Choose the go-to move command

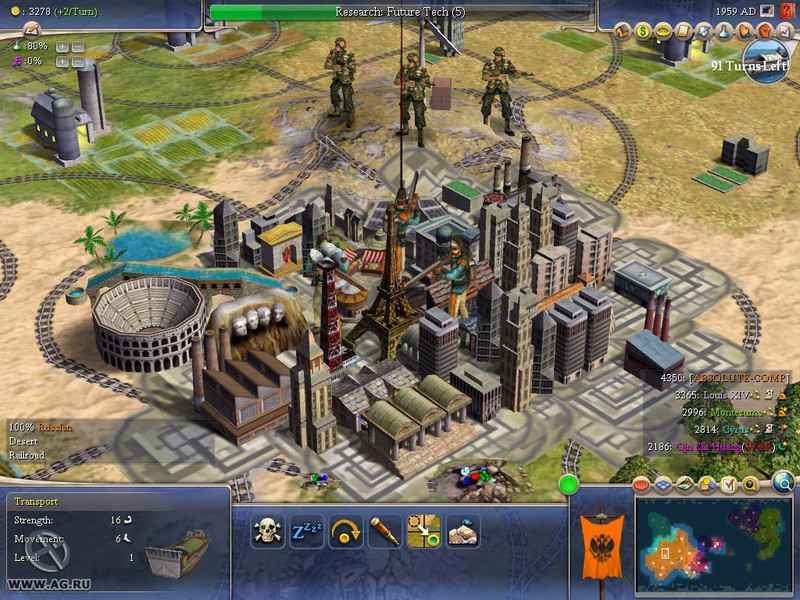pos(422,531)
